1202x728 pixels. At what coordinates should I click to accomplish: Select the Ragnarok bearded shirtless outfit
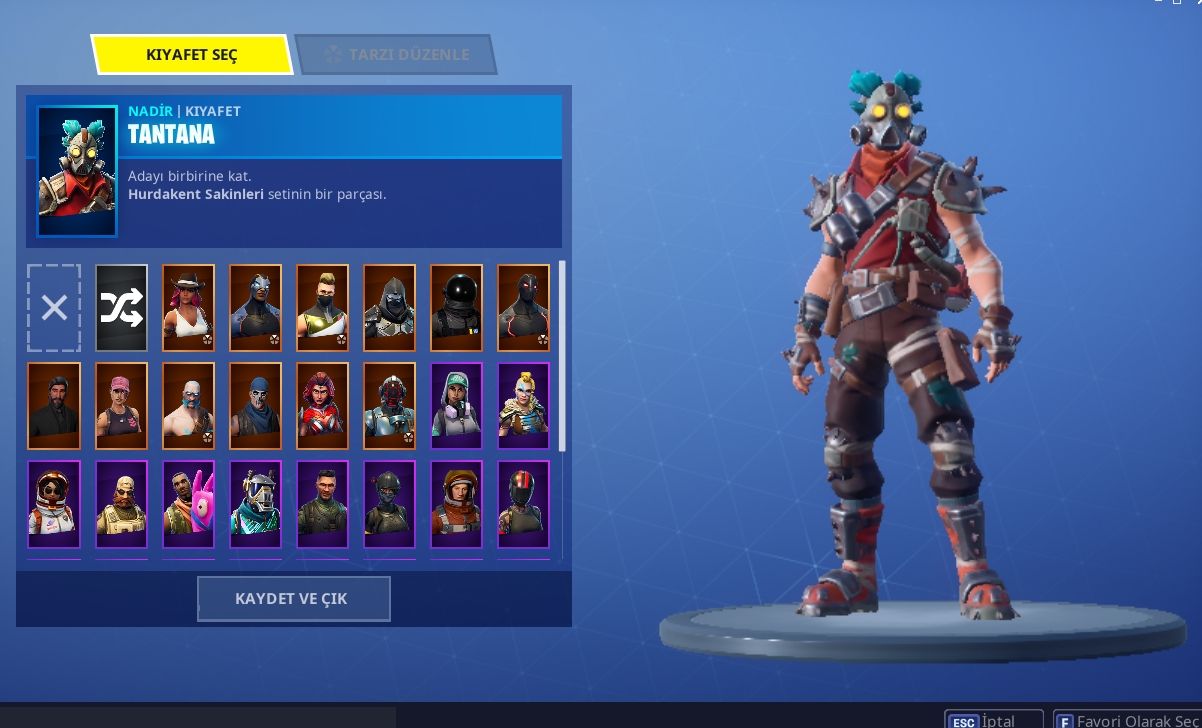pos(188,406)
